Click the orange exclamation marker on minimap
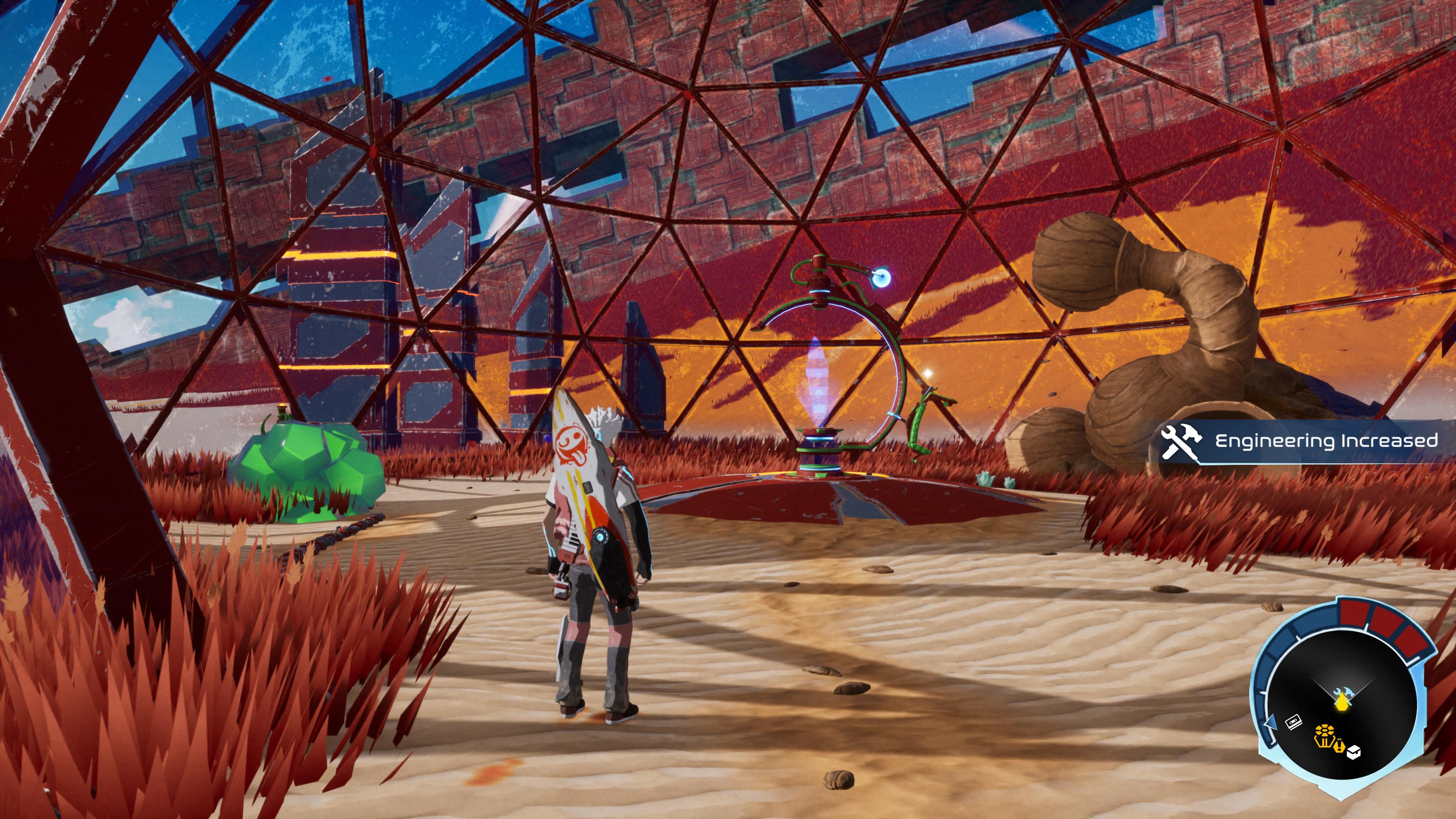This screenshot has width=1456, height=819. point(1339,747)
